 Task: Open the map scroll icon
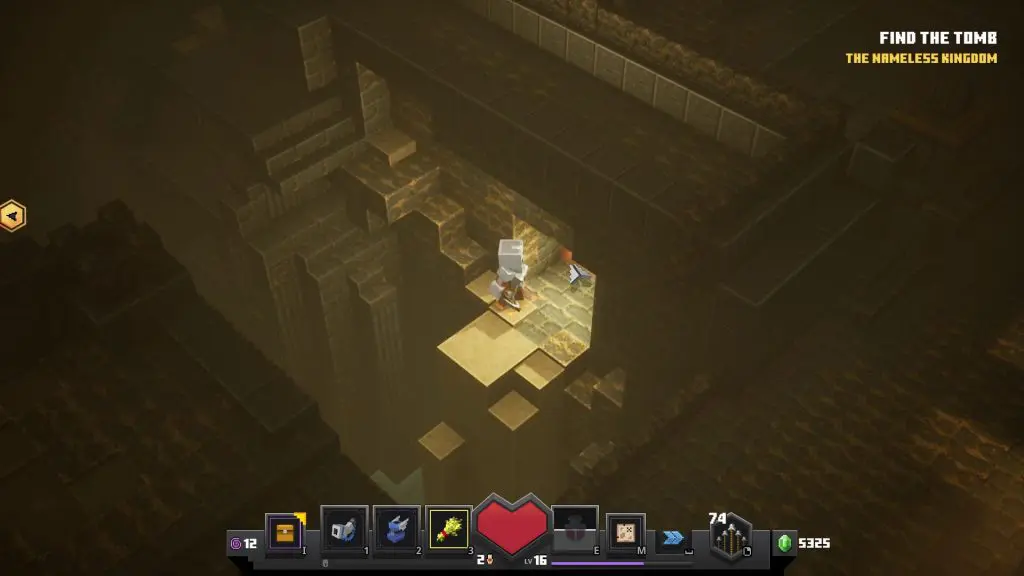click(626, 533)
